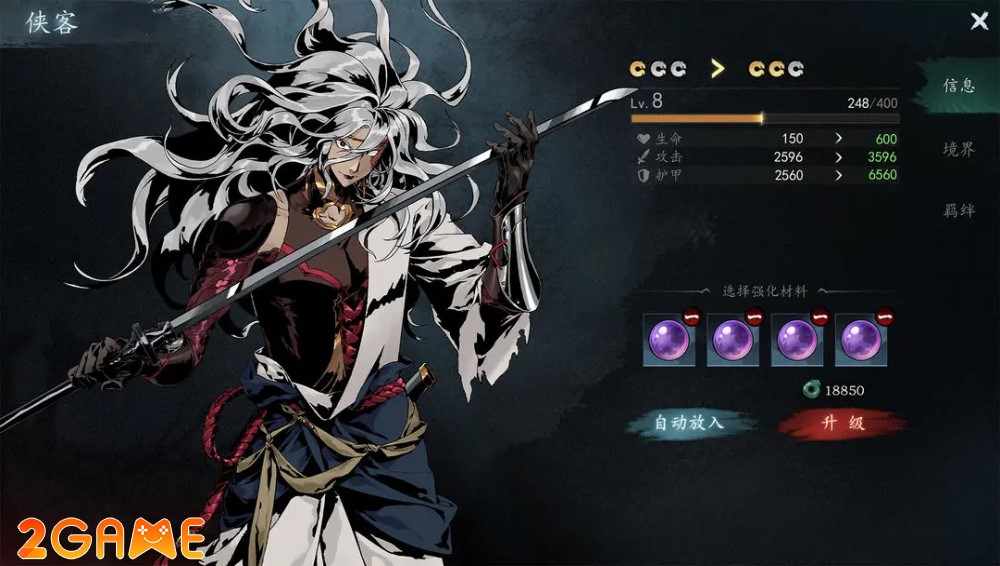Confirm upgrade with the 升级 button
1000x566 pixels.
[x=842, y=423]
